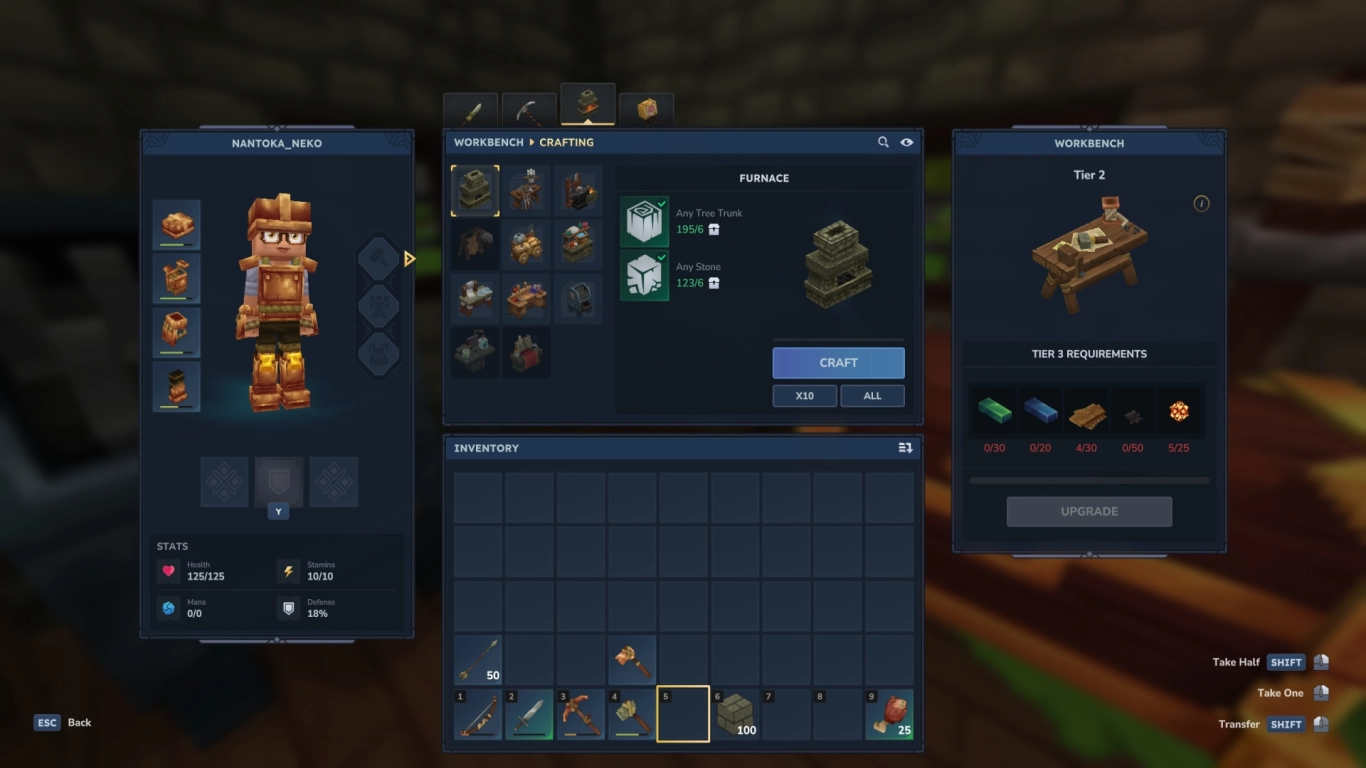Select the Anvil recipe icon
The width and height of the screenshot is (1366, 768).
pyautogui.click(x=578, y=191)
